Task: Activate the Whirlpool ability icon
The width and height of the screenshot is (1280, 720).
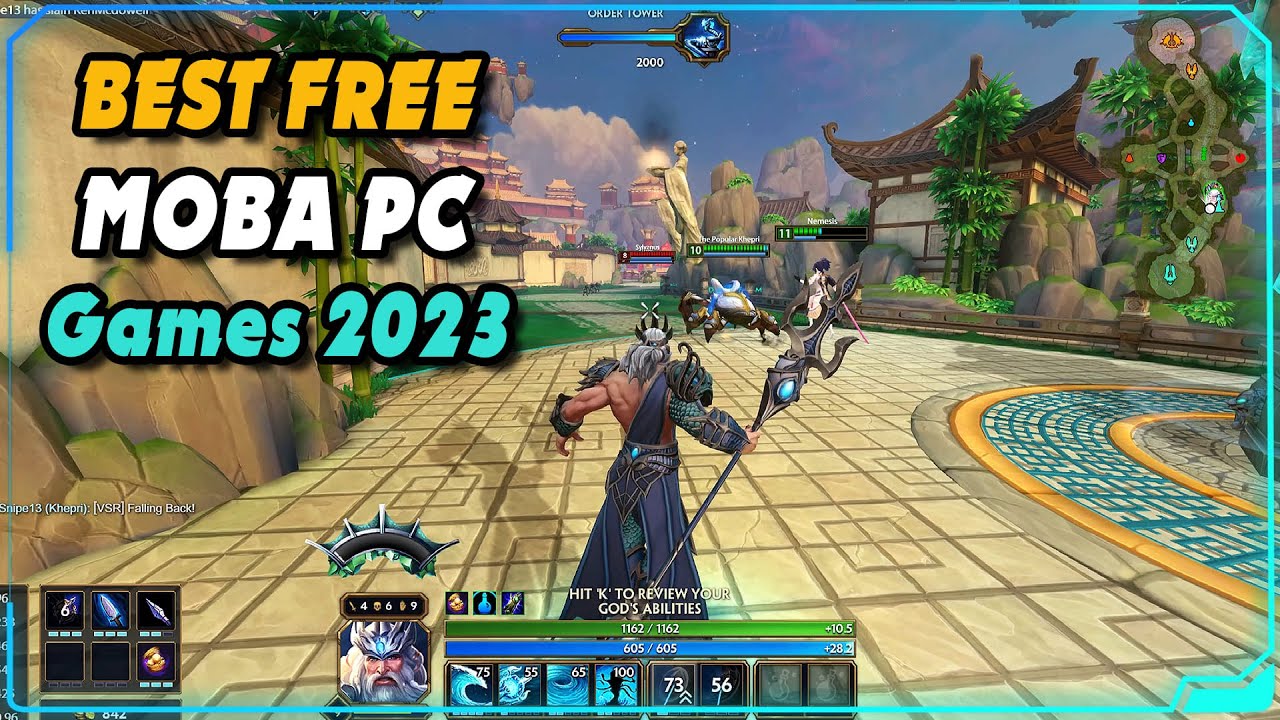Action: tap(567, 685)
